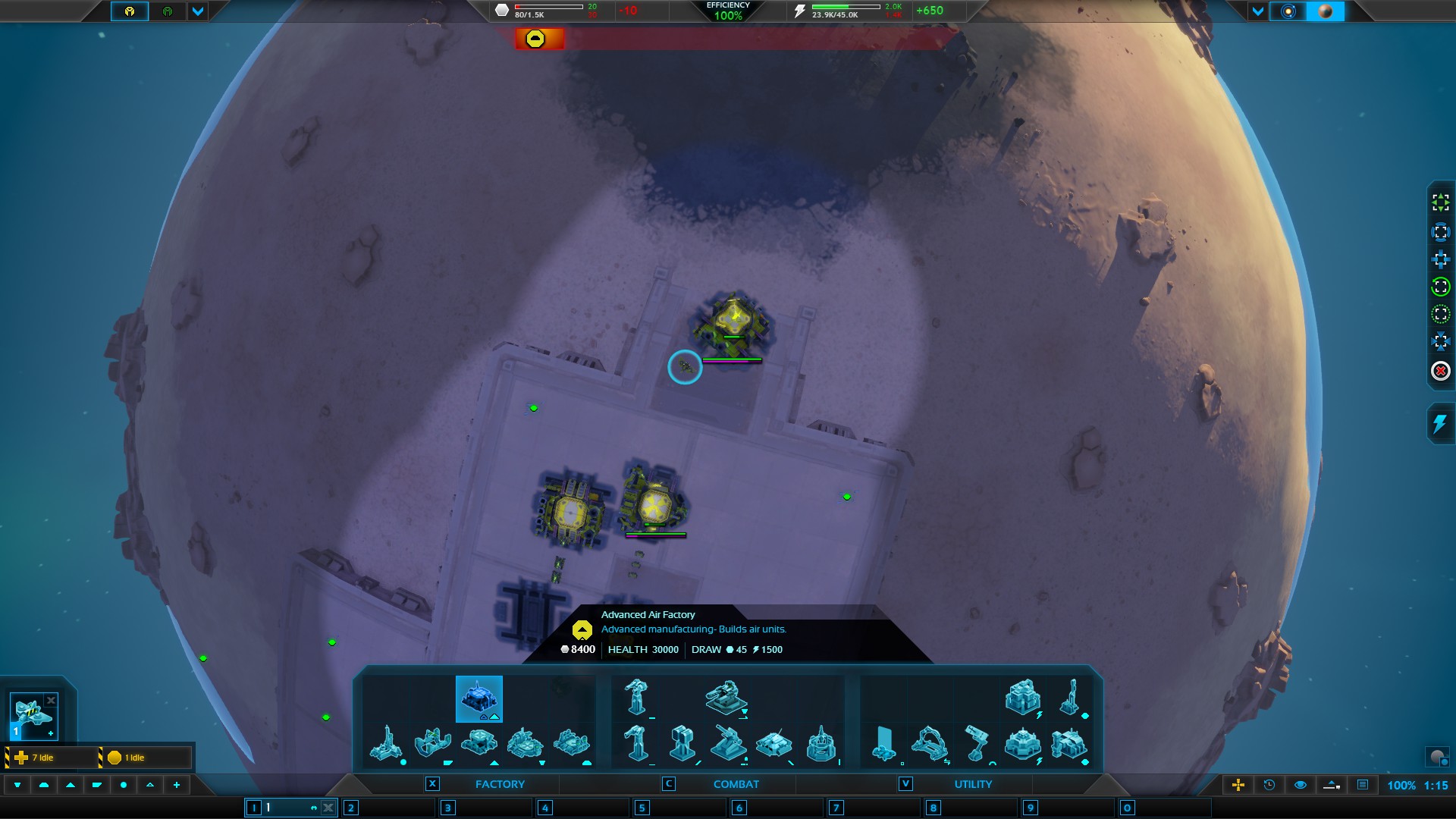This screenshot has height=819, width=1456.
Task: Click the yellow cross icon in bottom-right bar
Action: pyautogui.click(x=1238, y=785)
